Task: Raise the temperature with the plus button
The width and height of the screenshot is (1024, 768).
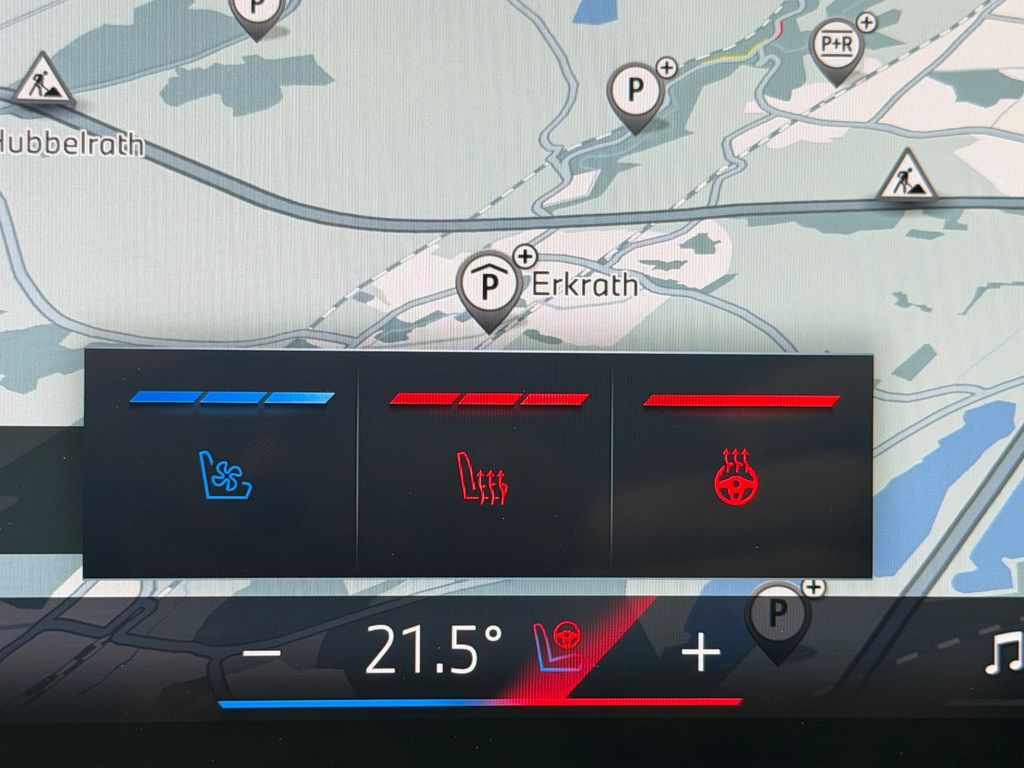Action: point(700,653)
